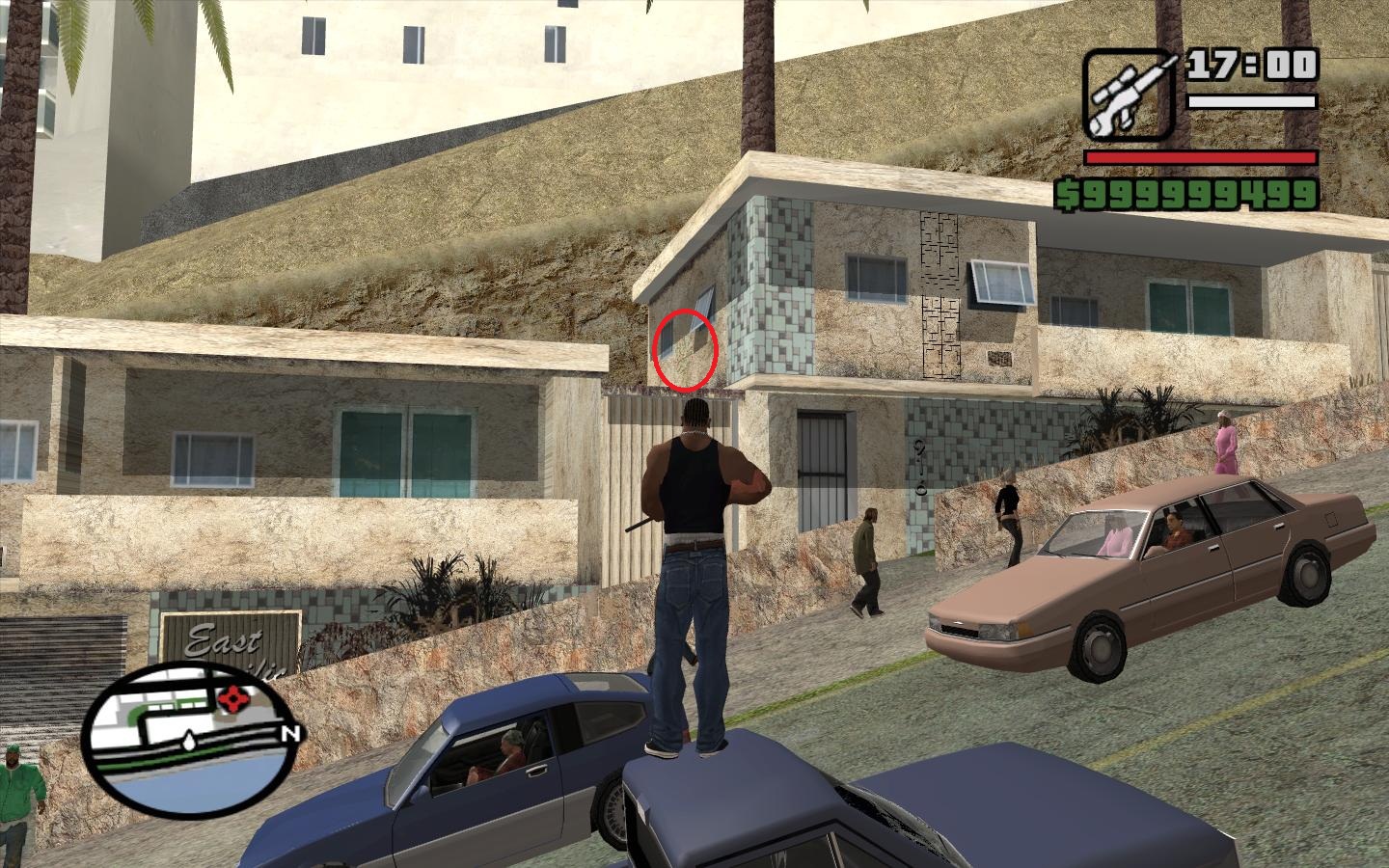Click the red destination blip on the radar
Image resolution: width=1389 pixels, height=868 pixels.
tap(234, 697)
